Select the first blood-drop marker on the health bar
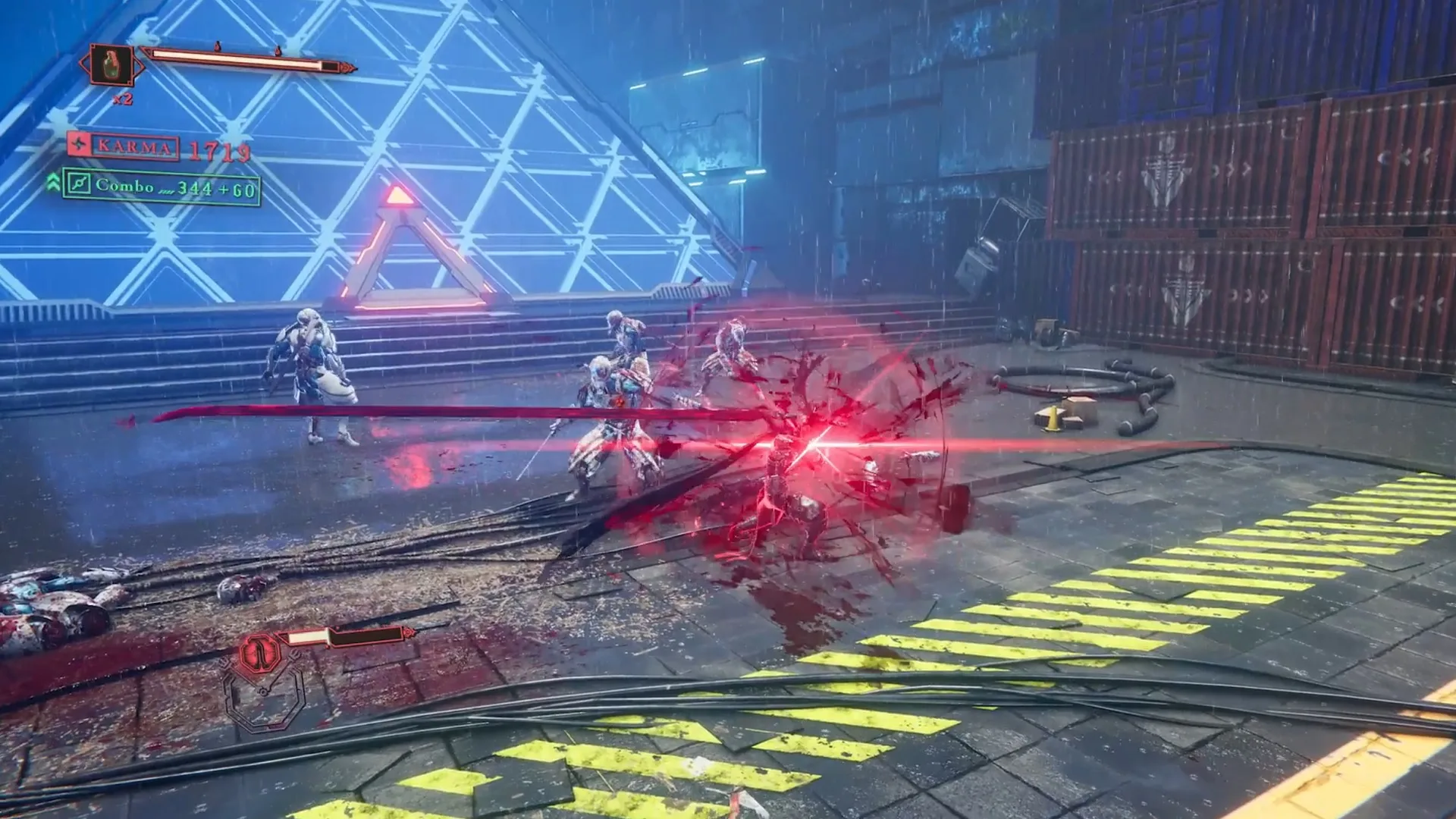This screenshot has height=819, width=1456. pyautogui.click(x=217, y=46)
